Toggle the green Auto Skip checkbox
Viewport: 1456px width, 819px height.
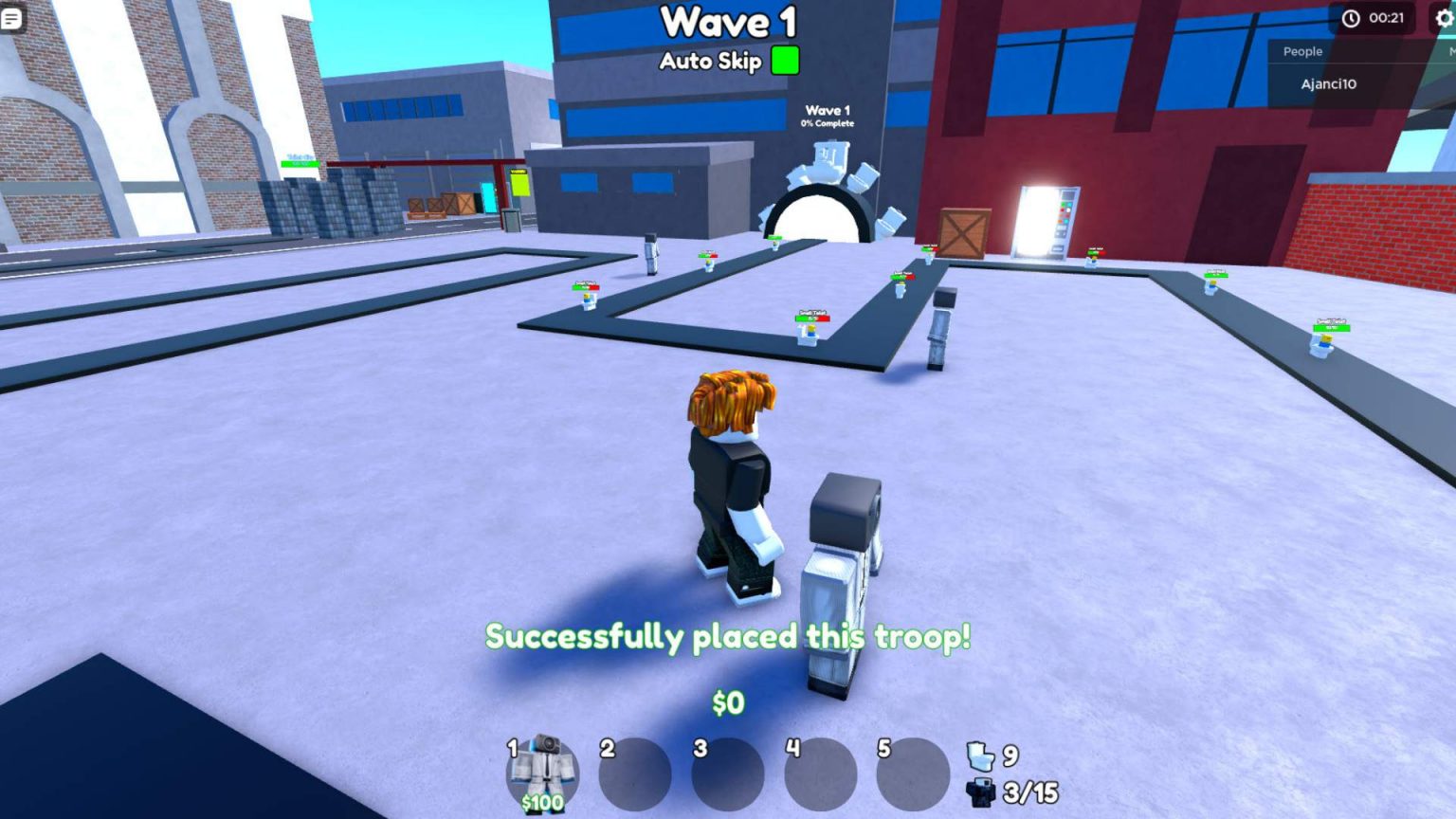click(x=786, y=61)
